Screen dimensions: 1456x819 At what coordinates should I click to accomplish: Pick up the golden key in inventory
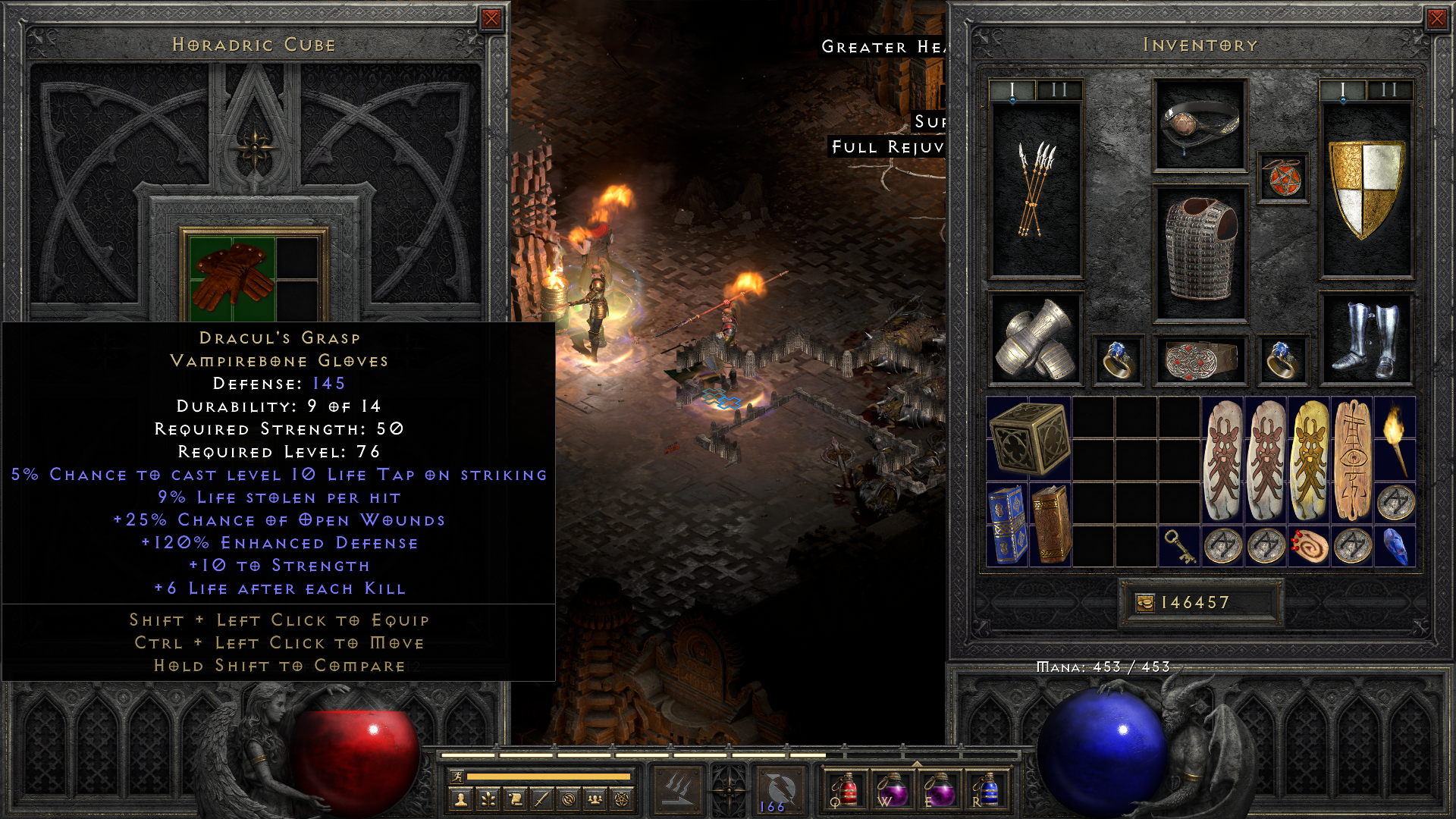tap(1179, 546)
